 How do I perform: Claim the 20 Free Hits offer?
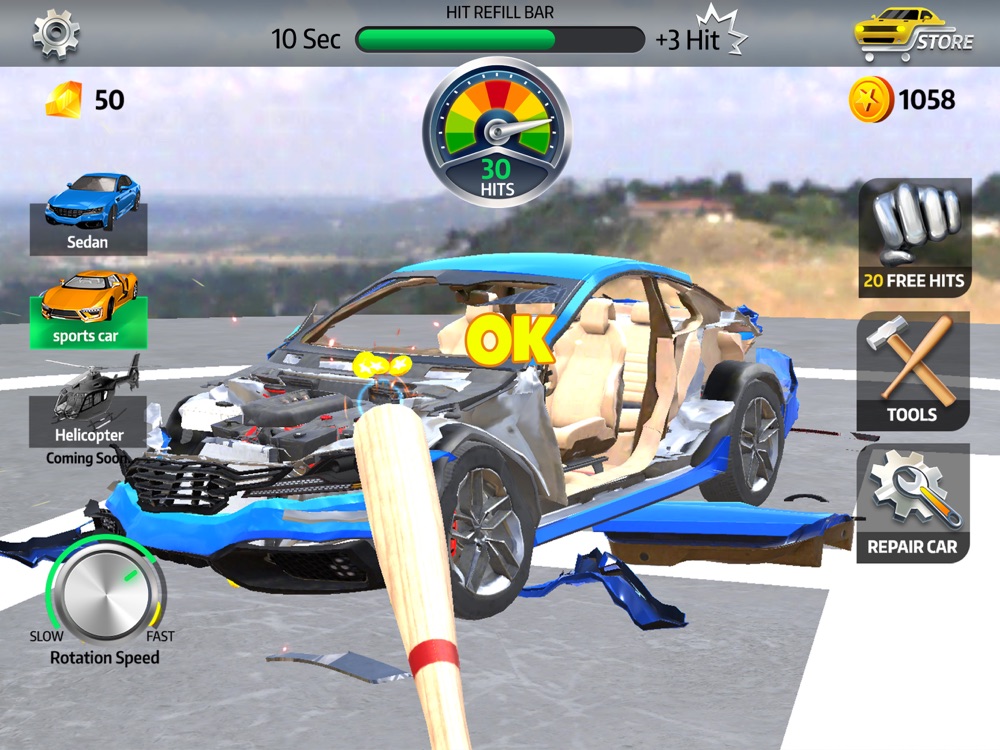pyautogui.click(x=914, y=238)
